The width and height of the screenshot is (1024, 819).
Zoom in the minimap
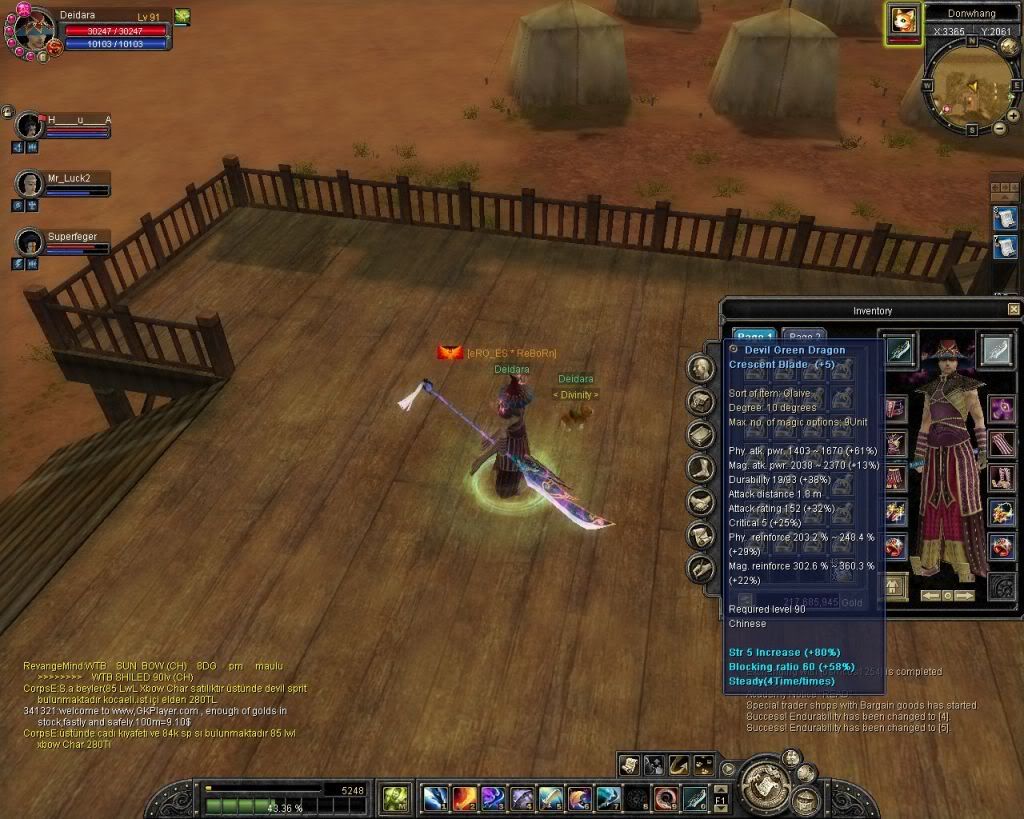point(1012,115)
